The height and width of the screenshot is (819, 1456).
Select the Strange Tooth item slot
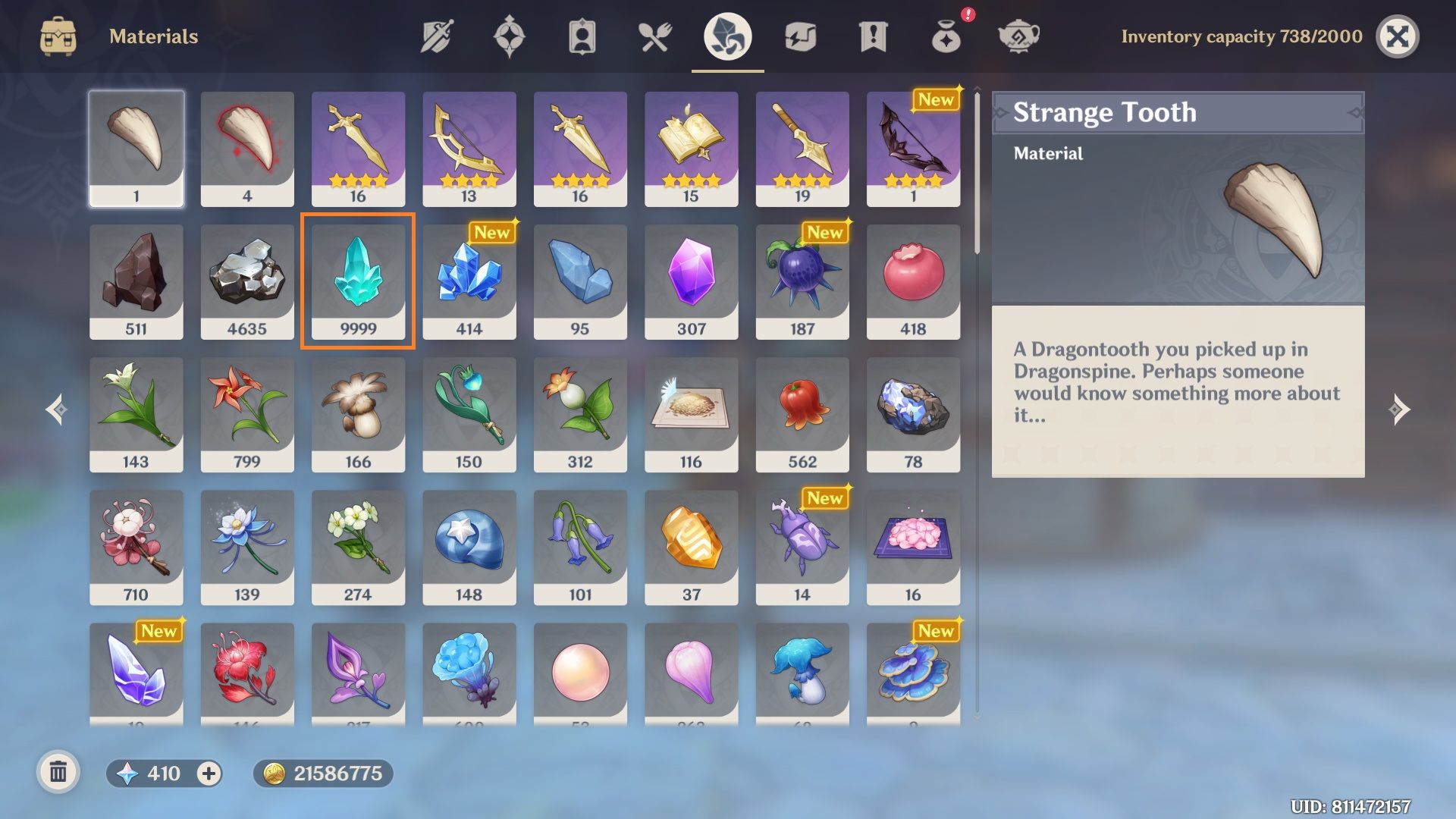(x=136, y=148)
